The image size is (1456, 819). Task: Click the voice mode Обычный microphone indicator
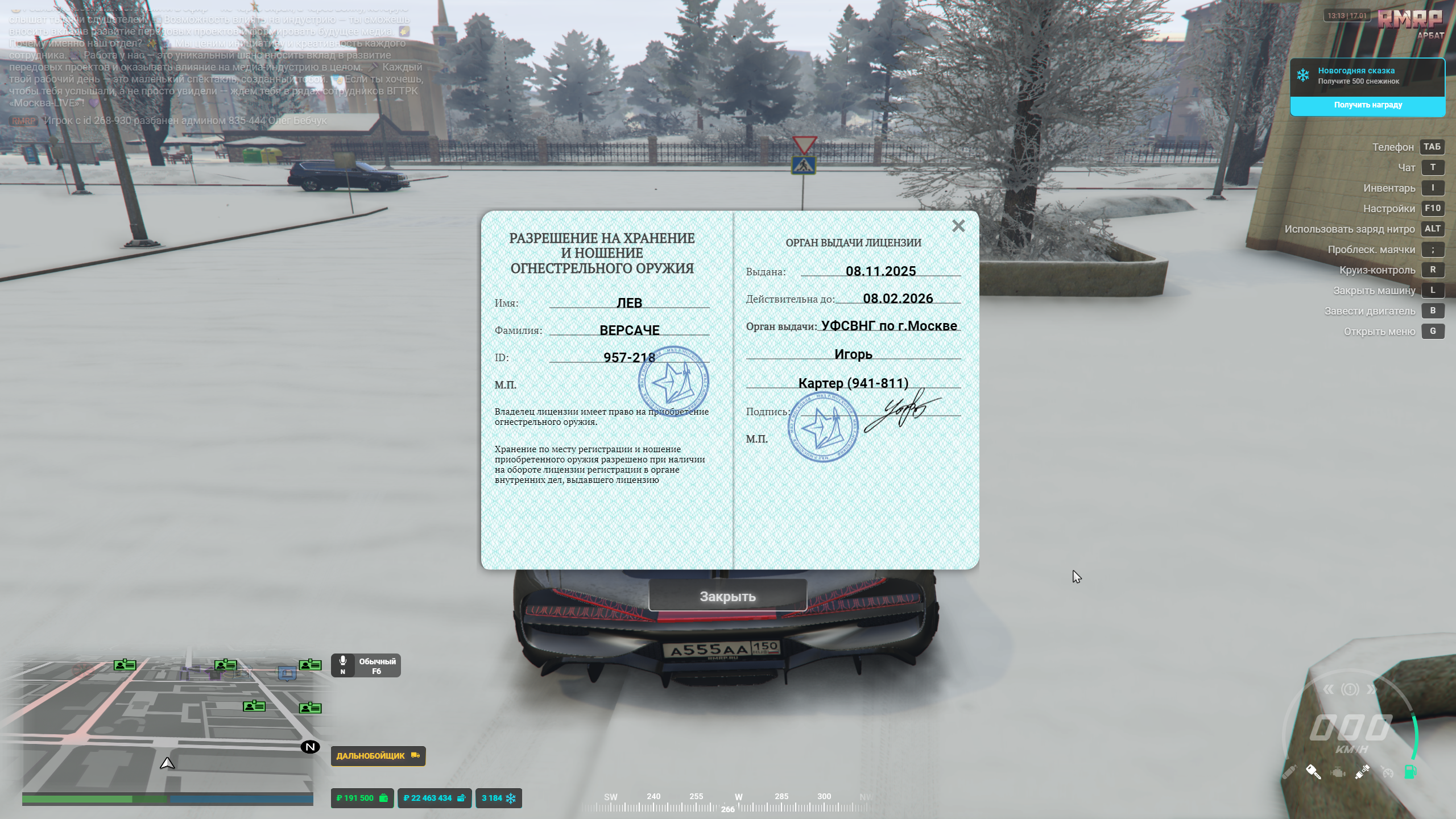[x=366, y=665]
